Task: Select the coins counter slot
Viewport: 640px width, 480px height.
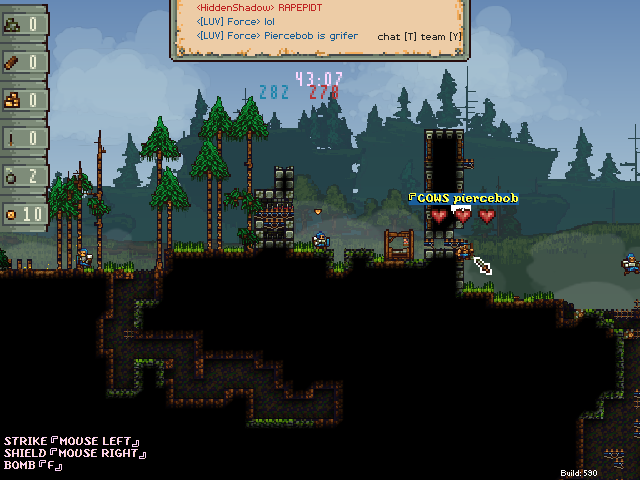Action: point(24,214)
